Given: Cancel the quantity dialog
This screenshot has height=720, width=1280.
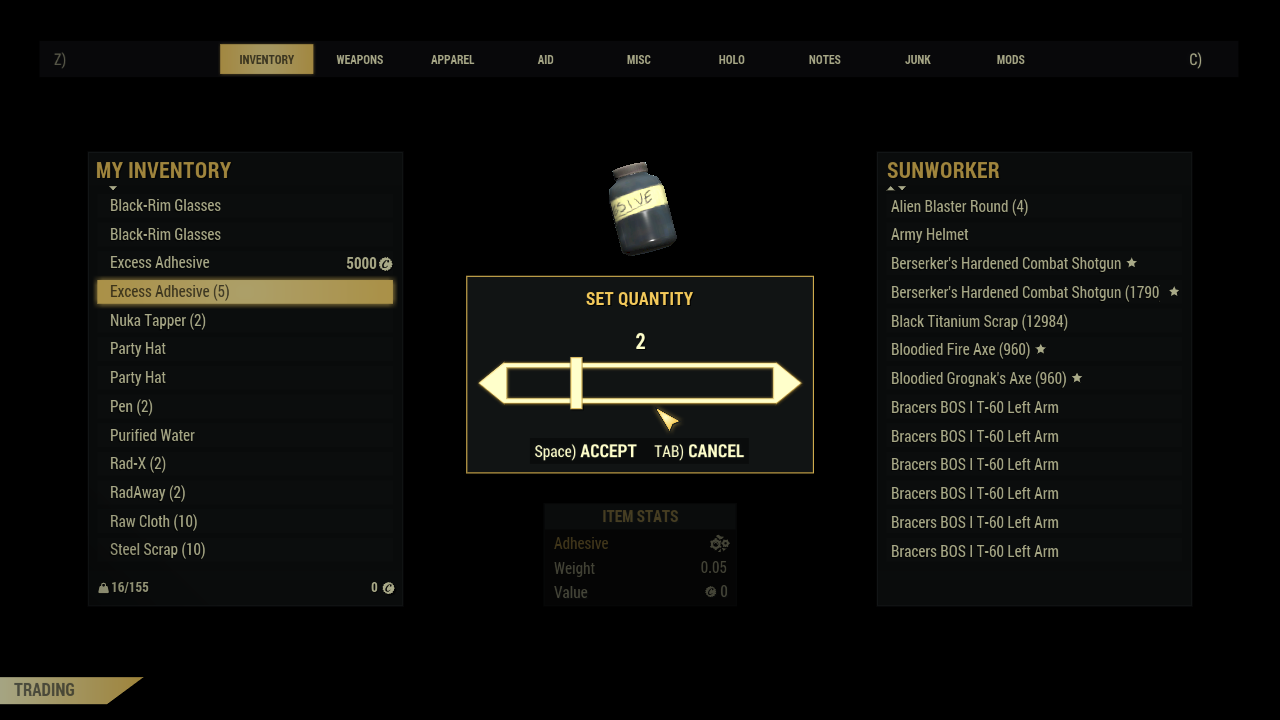Looking at the screenshot, I should coord(699,451).
